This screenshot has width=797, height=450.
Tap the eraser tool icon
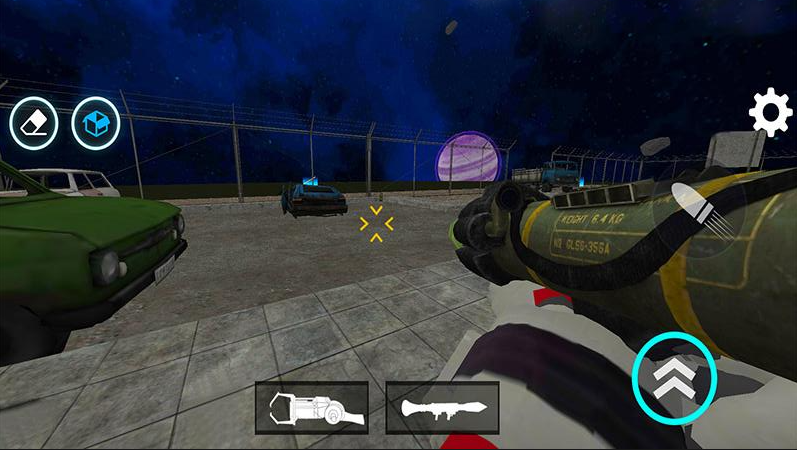(34, 124)
